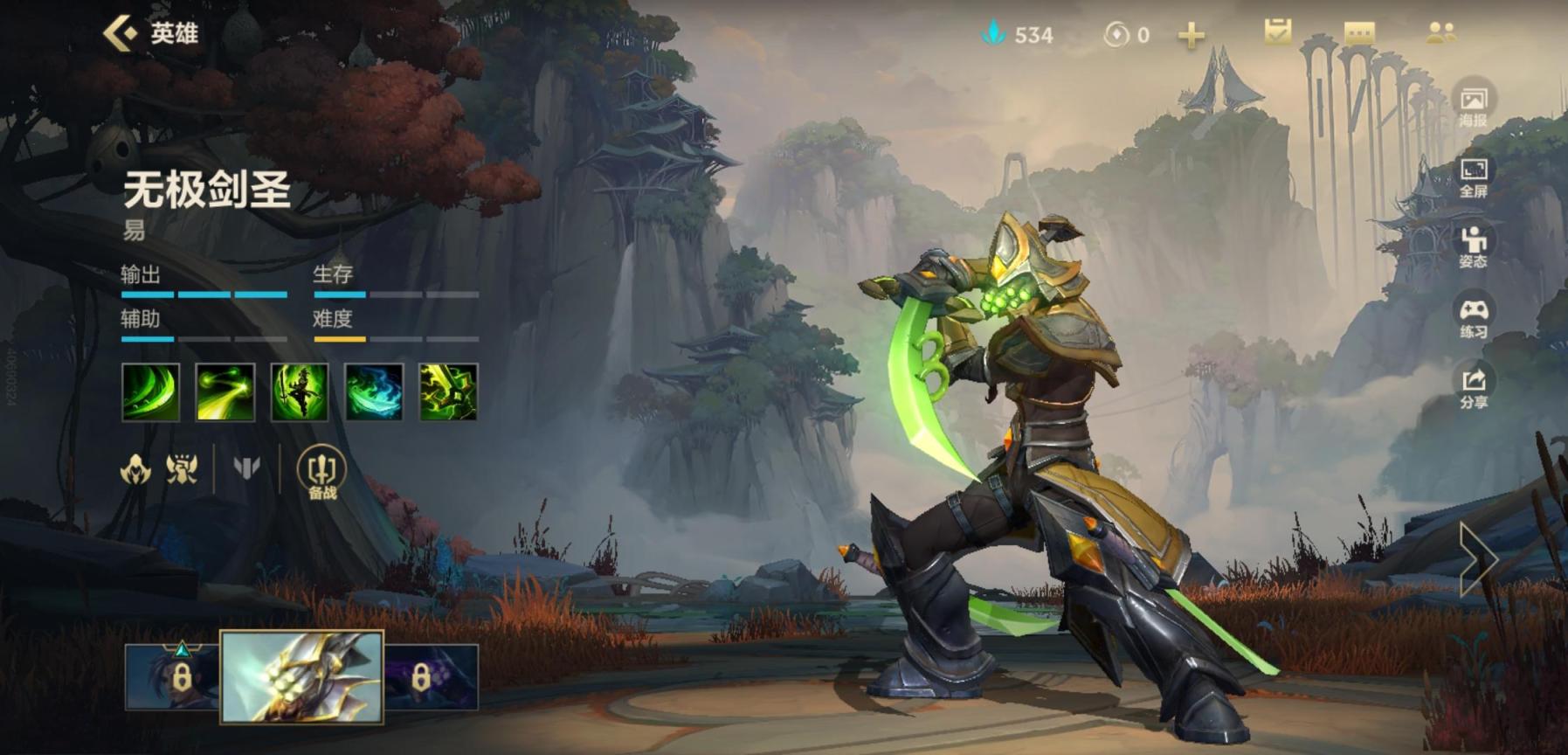Choose the selected gold-armored skin thumbnail
The height and width of the screenshot is (755, 1568).
[x=301, y=677]
